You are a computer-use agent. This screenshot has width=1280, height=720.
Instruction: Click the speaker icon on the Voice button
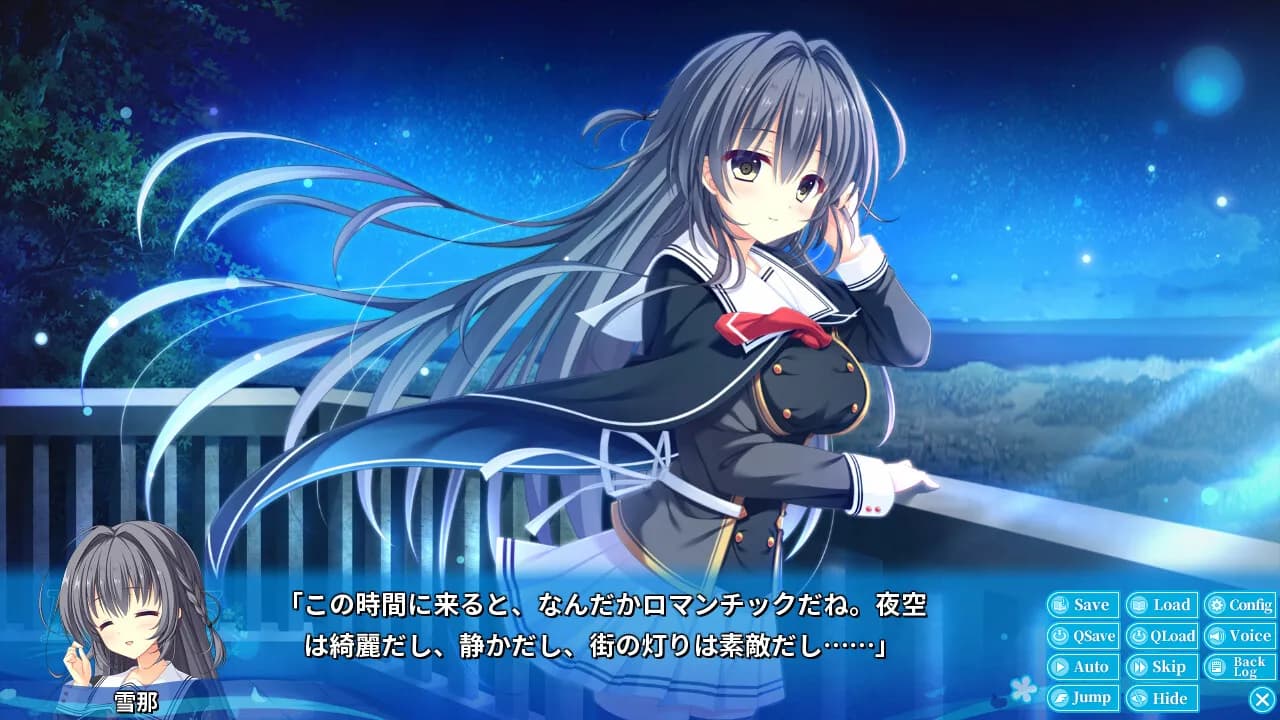[x=1217, y=635]
